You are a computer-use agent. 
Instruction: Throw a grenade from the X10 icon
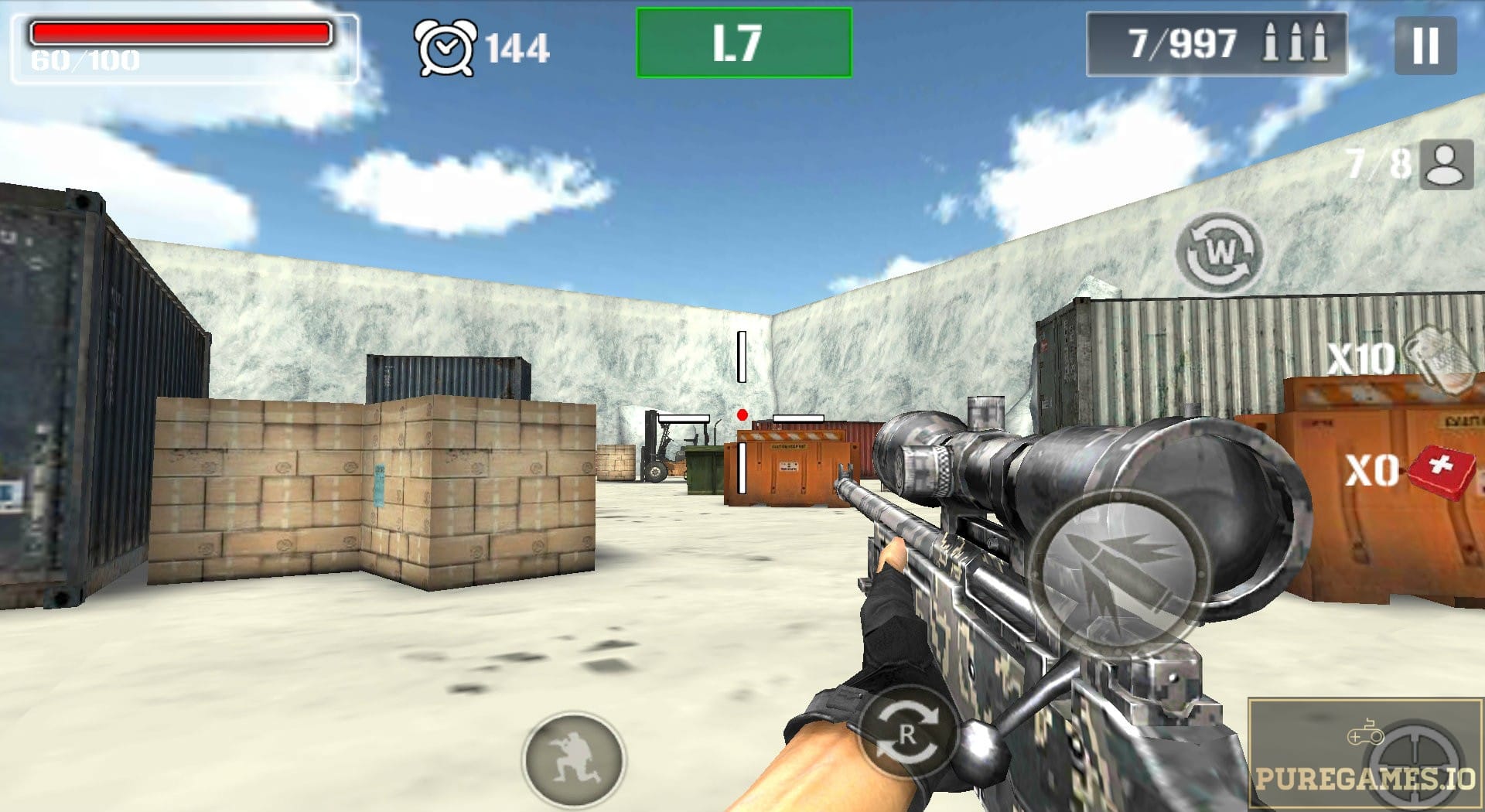point(1437,357)
